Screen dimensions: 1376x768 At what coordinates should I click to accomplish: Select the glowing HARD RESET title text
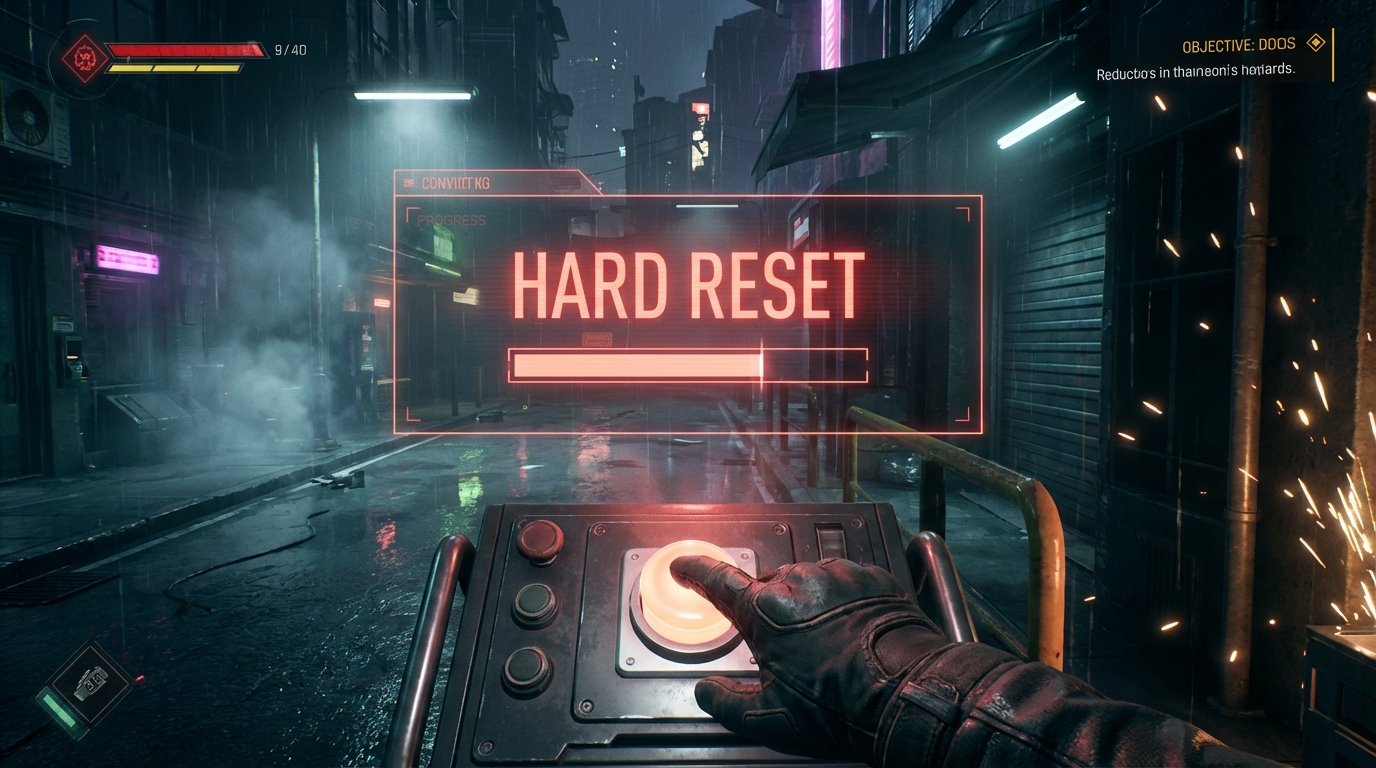tap(690, 282)
